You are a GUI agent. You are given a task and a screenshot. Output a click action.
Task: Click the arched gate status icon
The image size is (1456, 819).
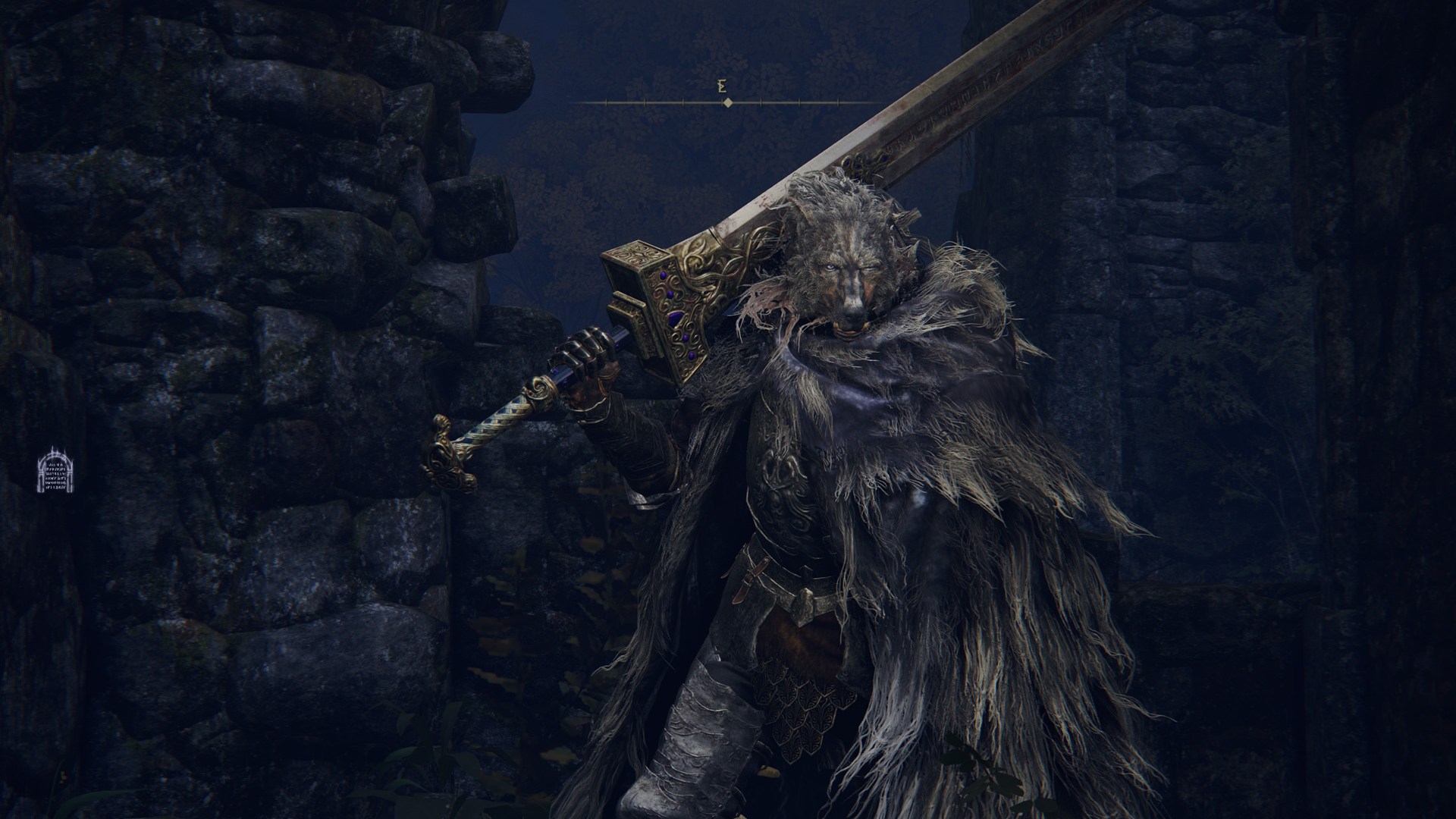click(x=54, y=469)
